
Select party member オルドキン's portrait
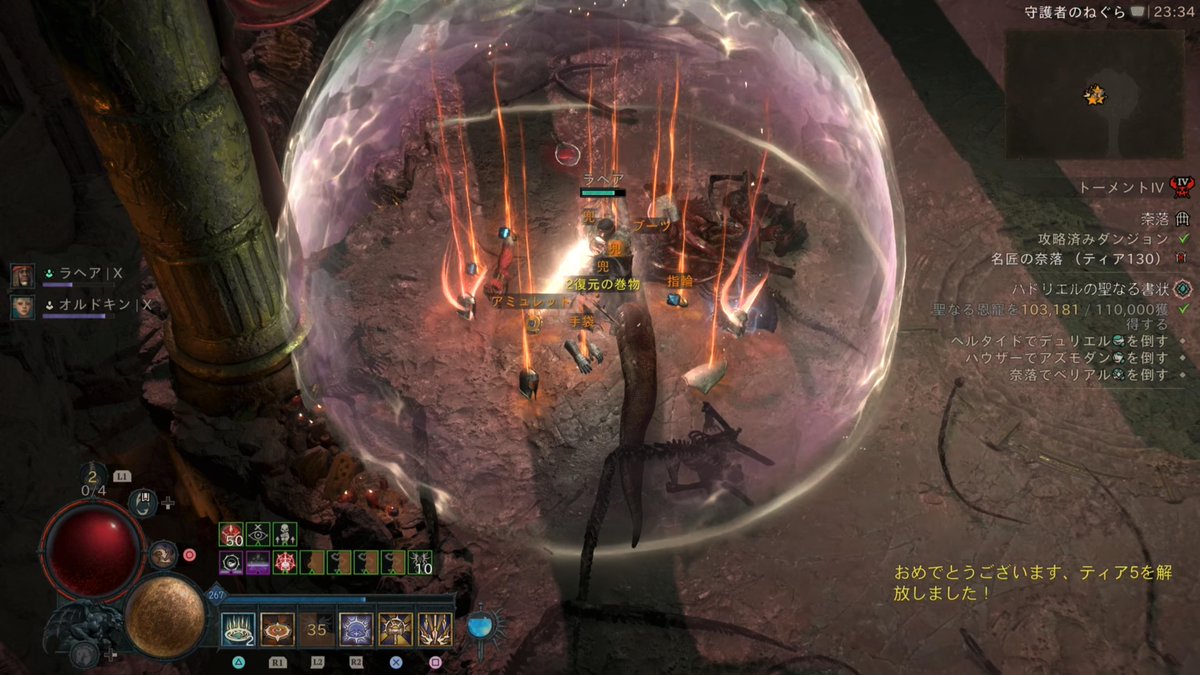tap(23, 306)
